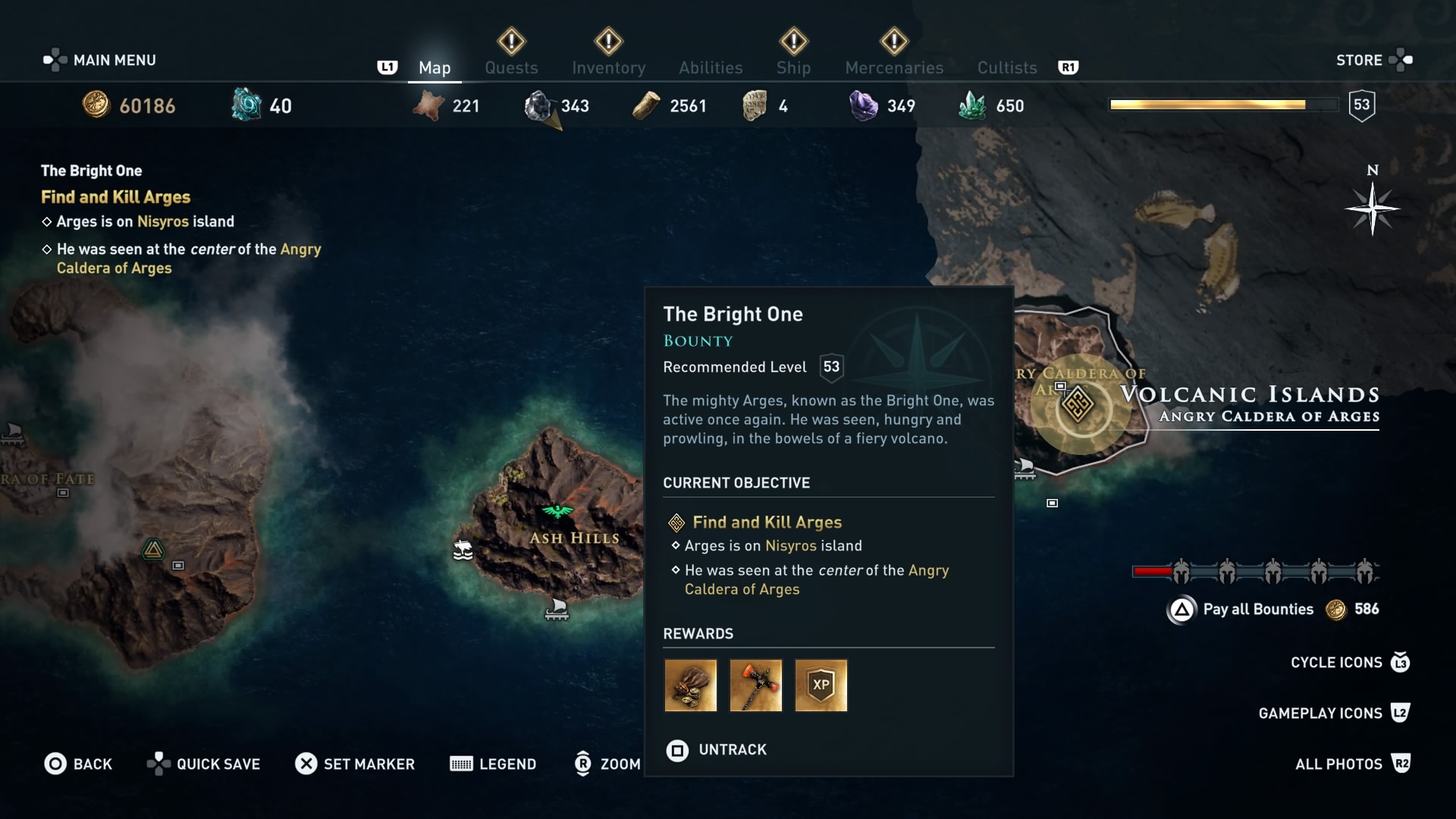
Task: Select the axe weapon reward icon
Action: tap(755, 686)
